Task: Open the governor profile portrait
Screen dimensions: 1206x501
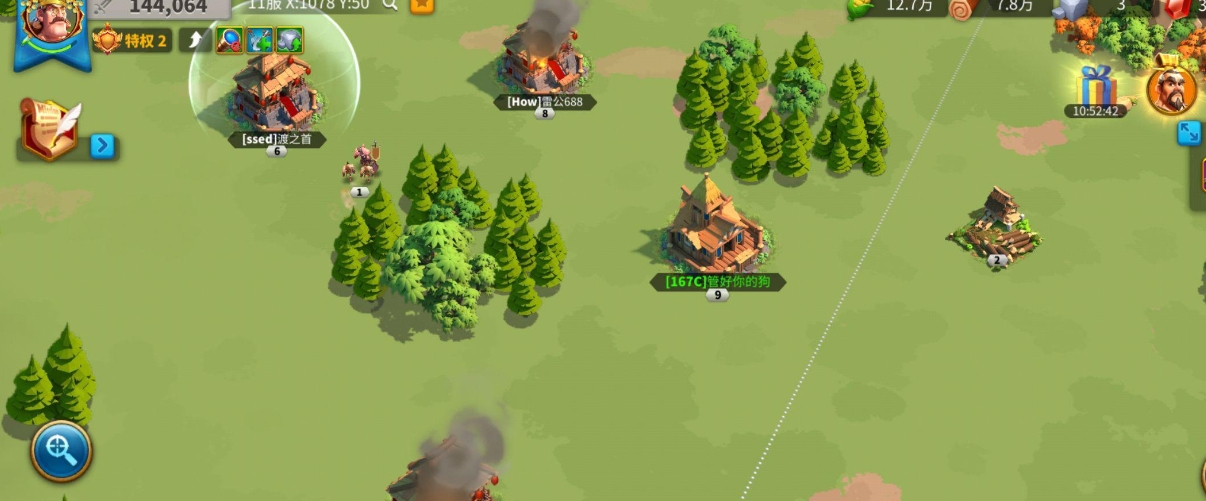Action: click(49, 28)
